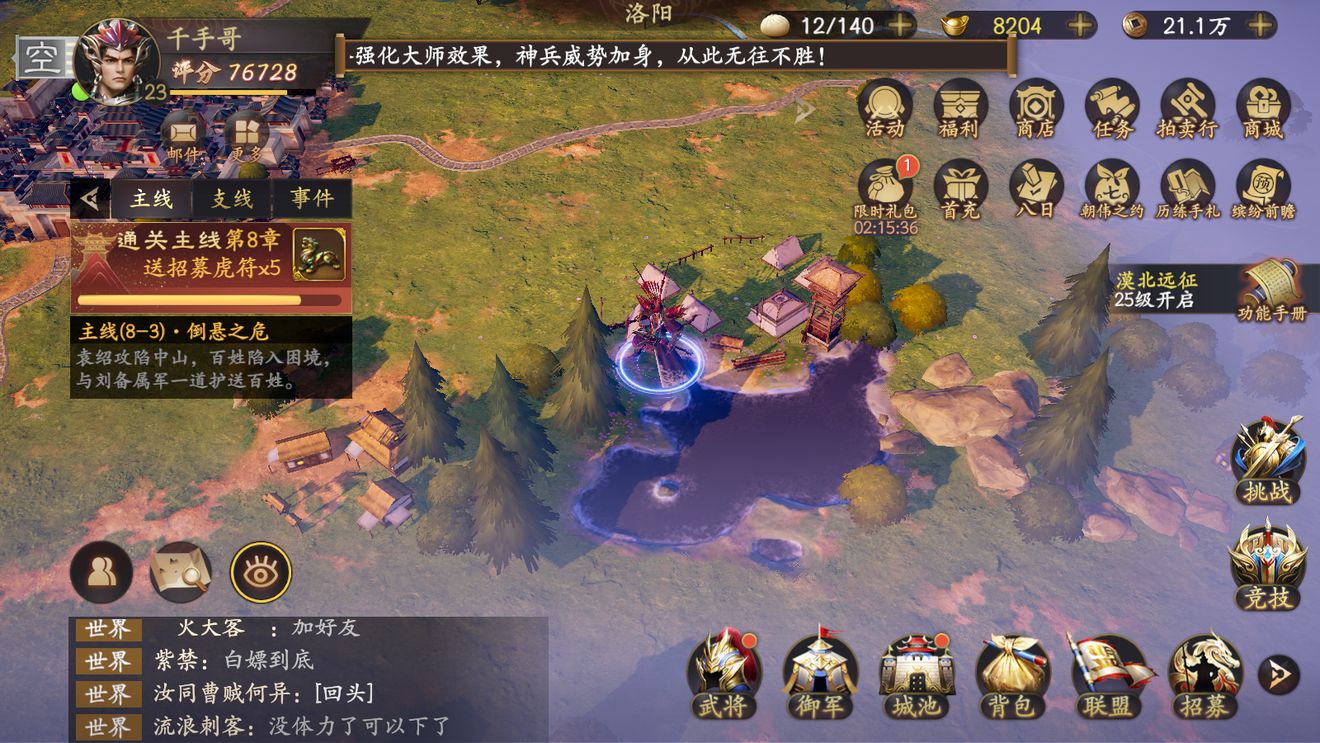Switch to the 事件 (Events) tab
Viewport: 1320px width, 743px height.
[310, 197]
